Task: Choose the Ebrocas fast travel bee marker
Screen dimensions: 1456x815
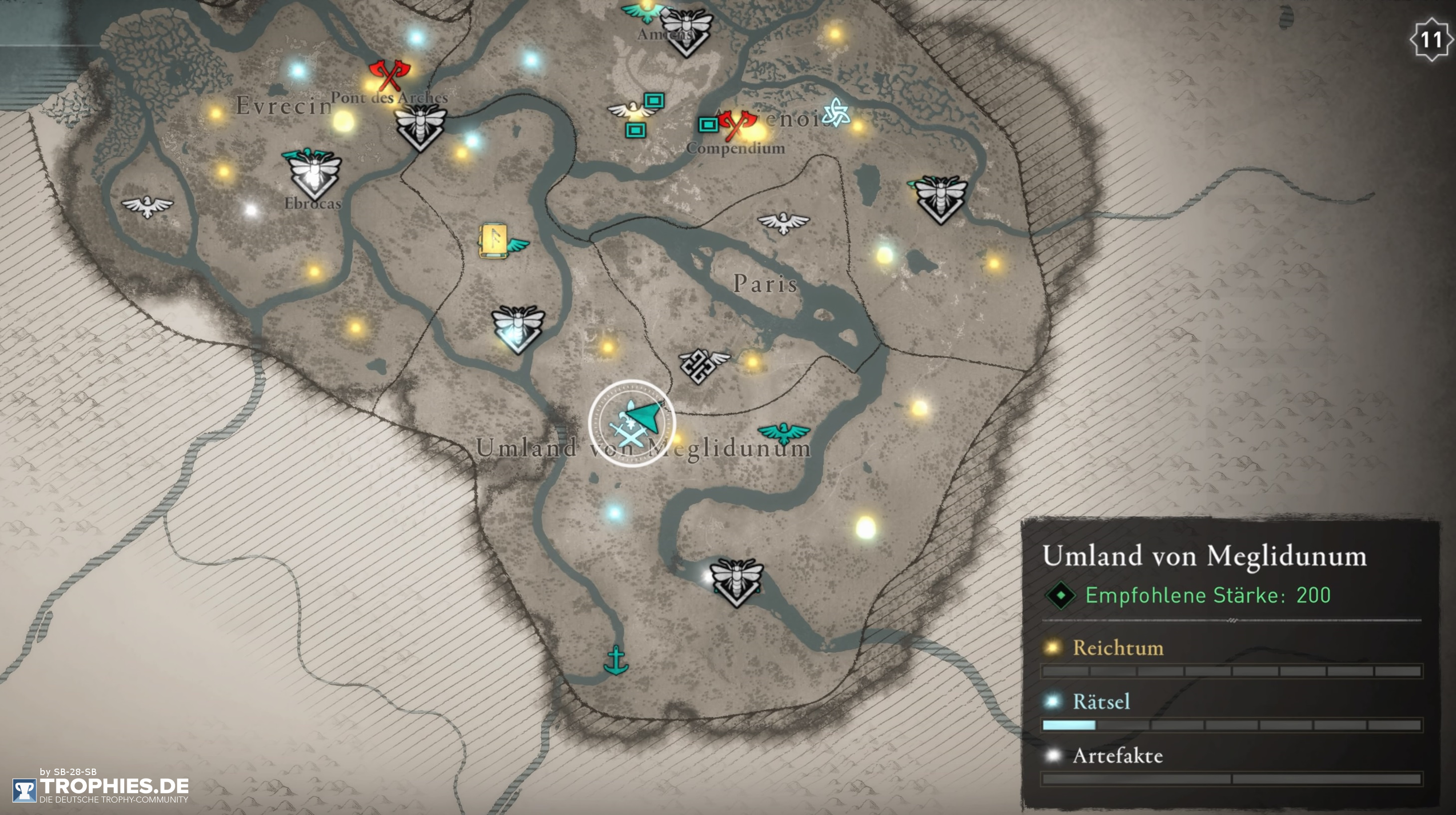Action: (312, 174)
